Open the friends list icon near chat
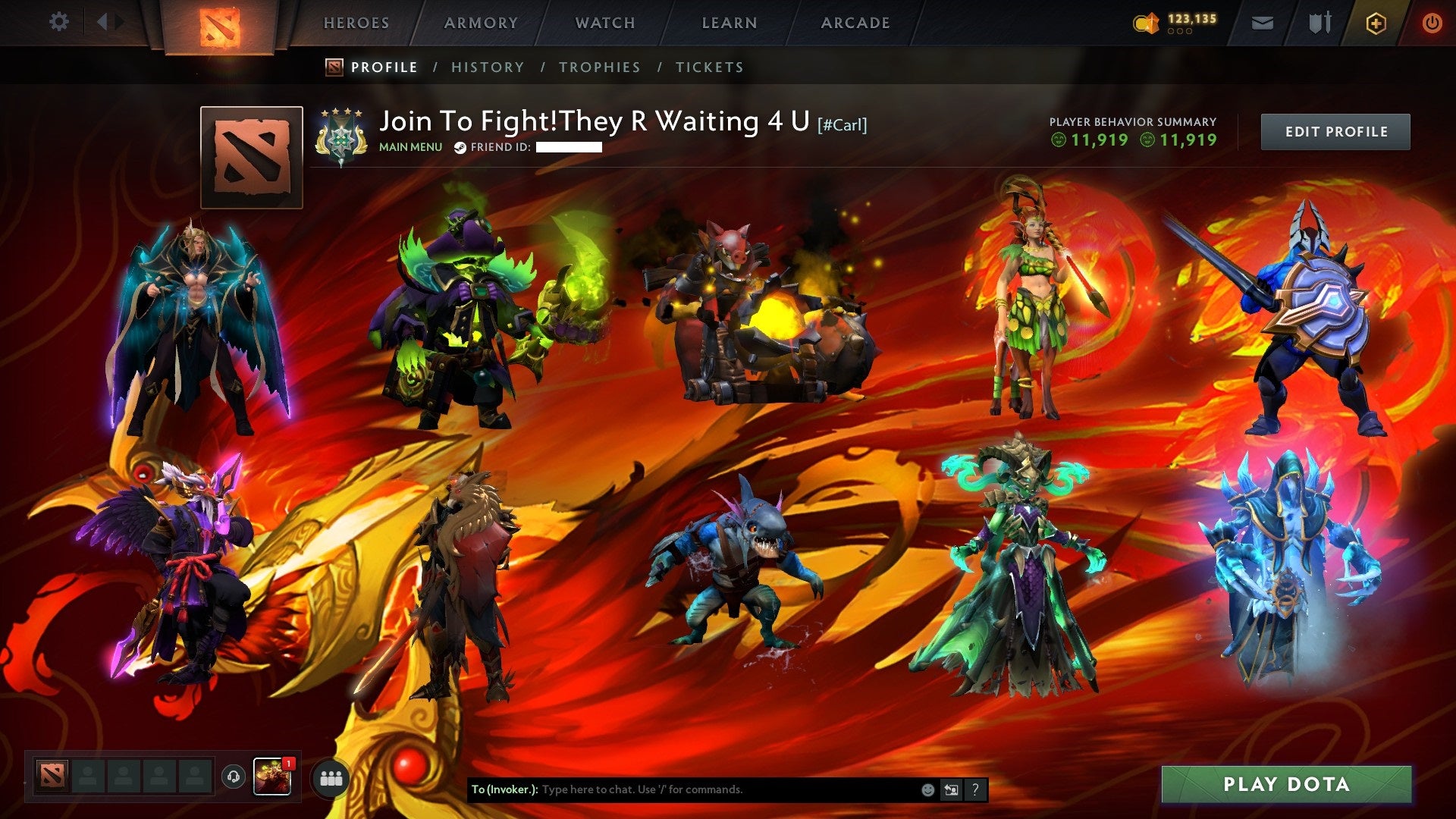 point(331,777)
